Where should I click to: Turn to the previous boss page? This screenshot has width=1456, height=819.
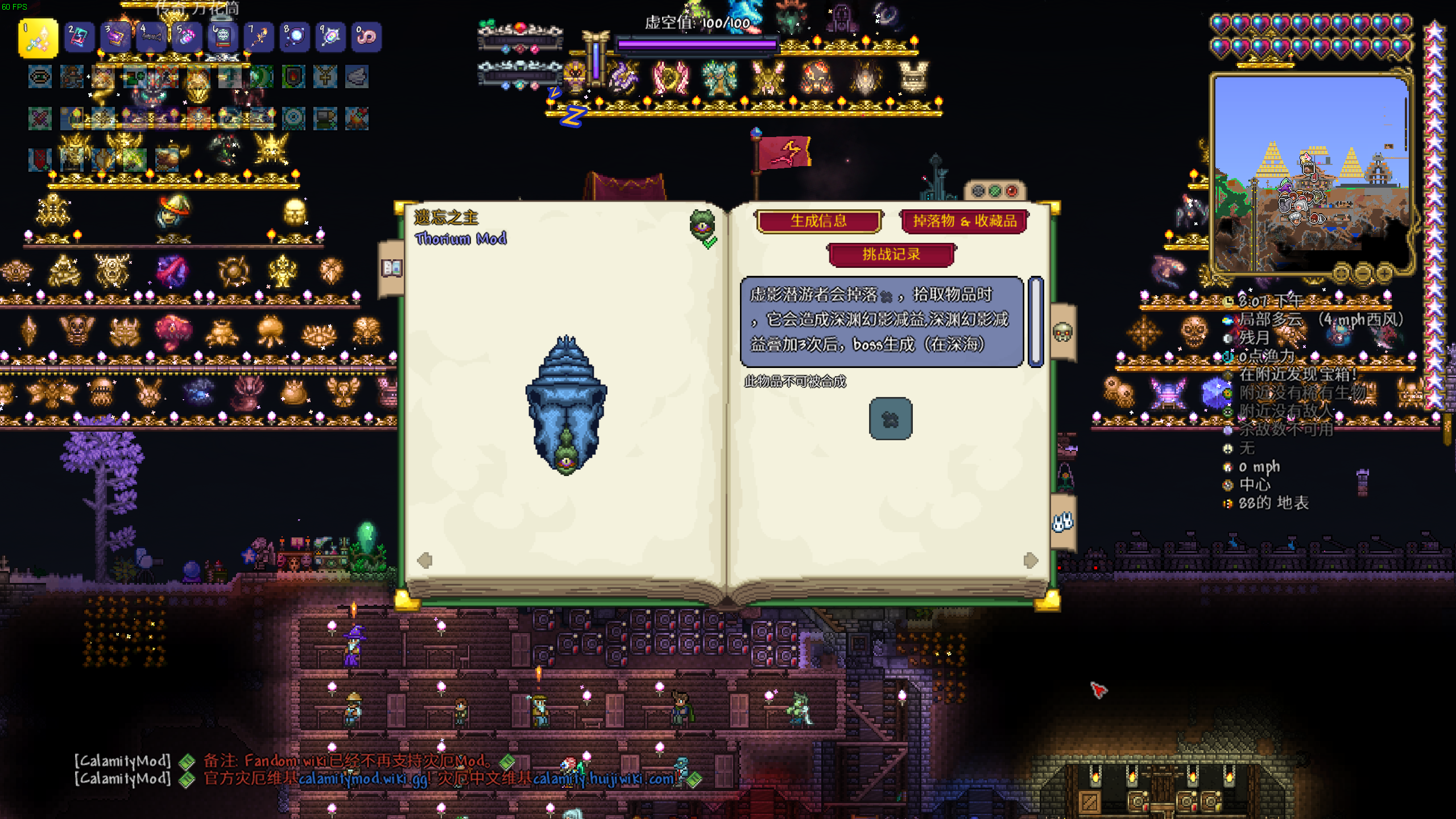coord(424,560)
